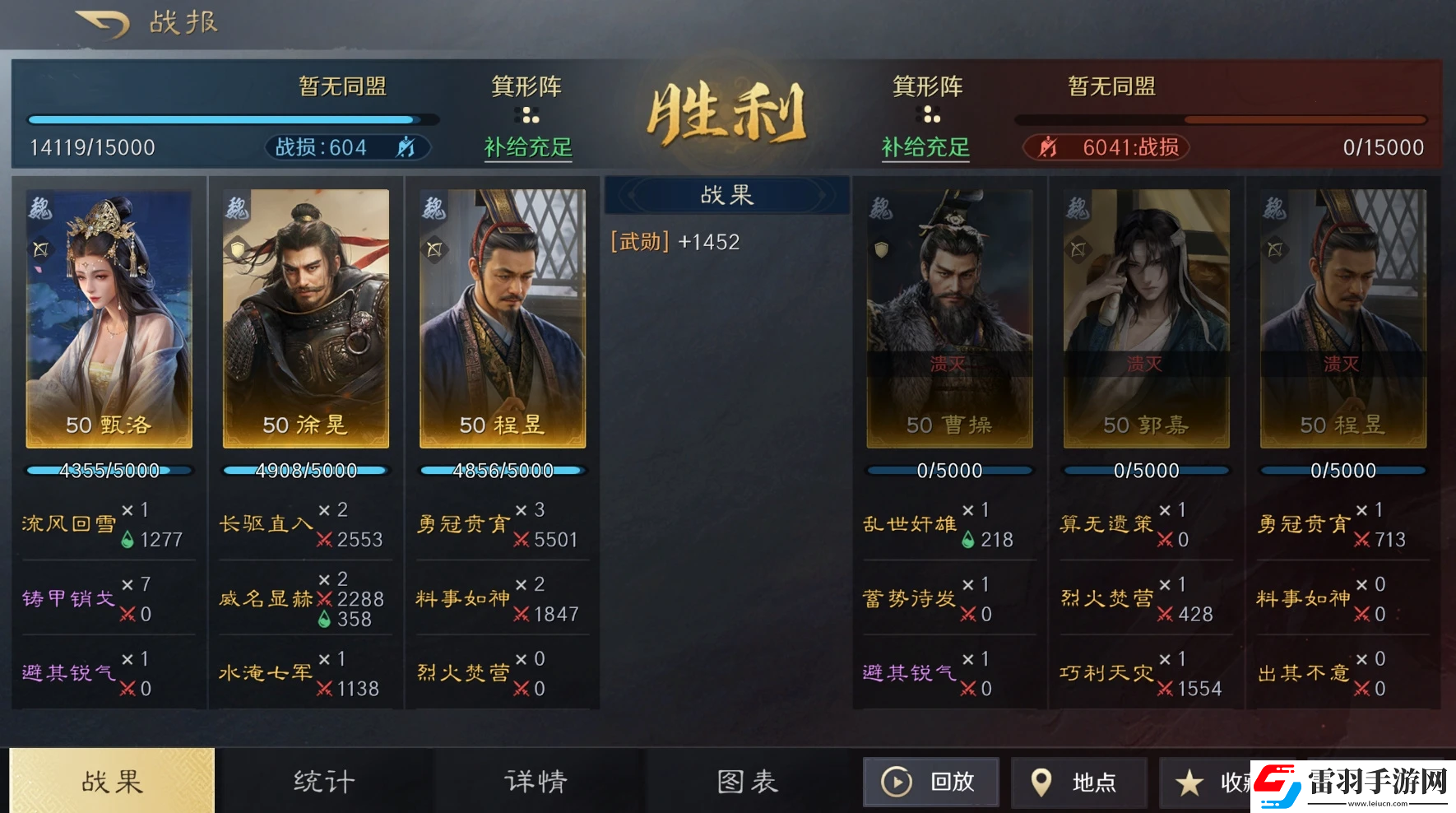Click the location pin icon beside 地点
The image size is (1456, 813).
pyautogui.click(x=1041, y=782)
